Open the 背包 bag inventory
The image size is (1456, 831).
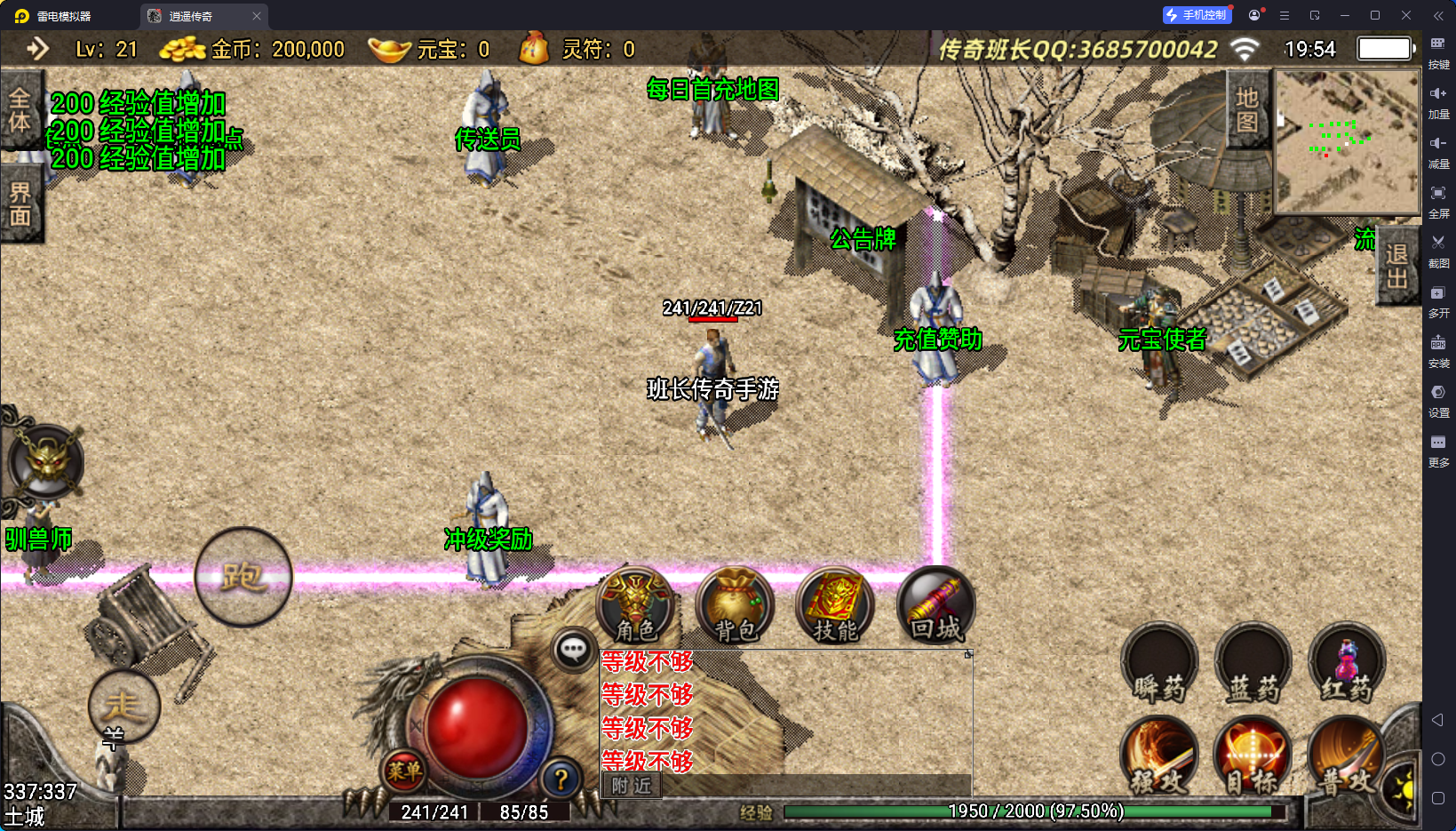[x=735, y=606]
